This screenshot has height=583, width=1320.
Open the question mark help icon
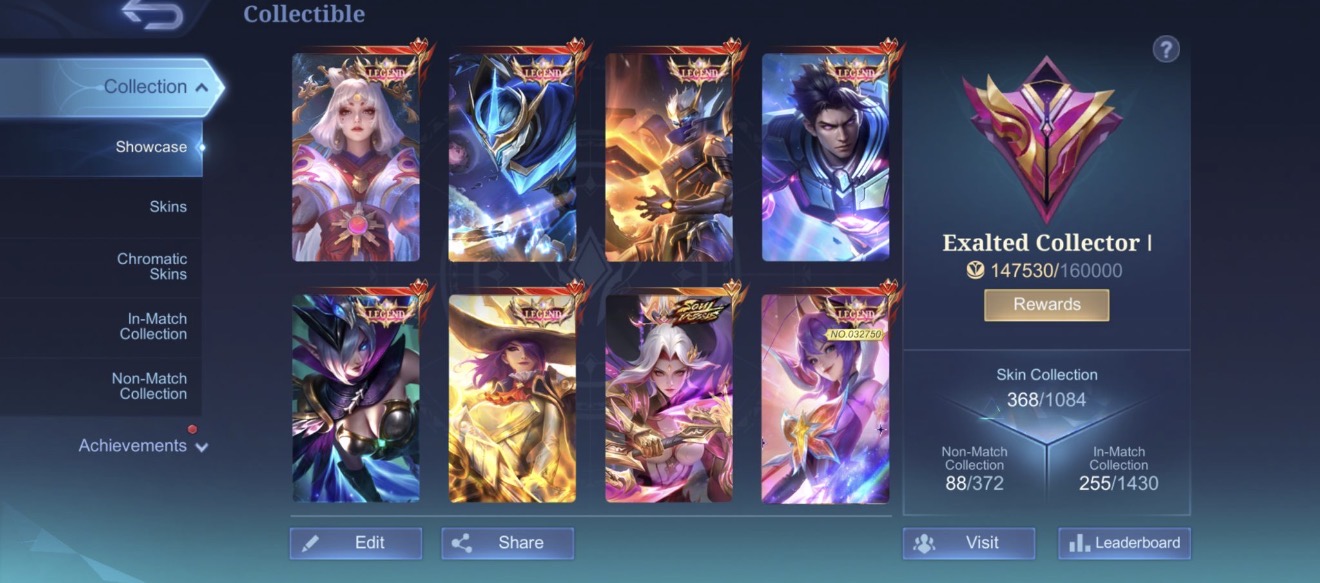[x=1166, y=49]
